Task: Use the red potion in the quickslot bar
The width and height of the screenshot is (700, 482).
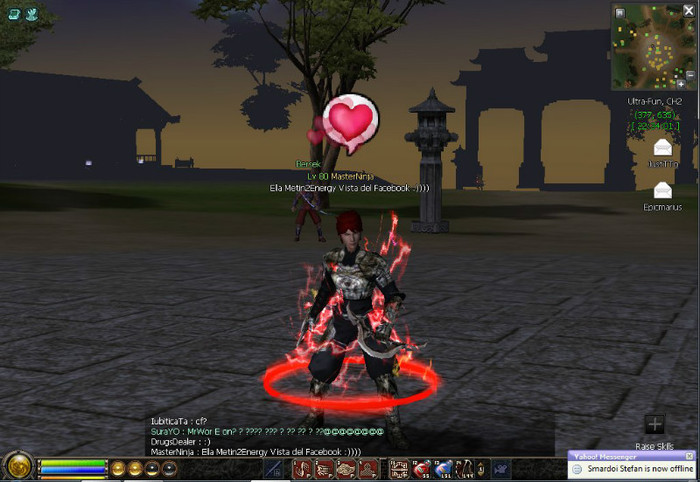Action: (422, 468)
